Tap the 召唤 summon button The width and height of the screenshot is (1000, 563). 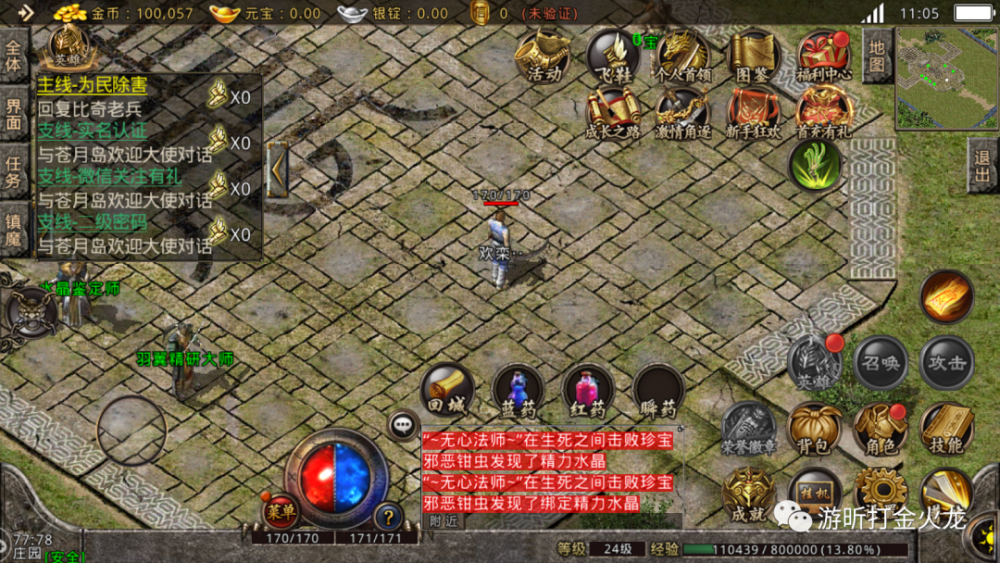881,362
